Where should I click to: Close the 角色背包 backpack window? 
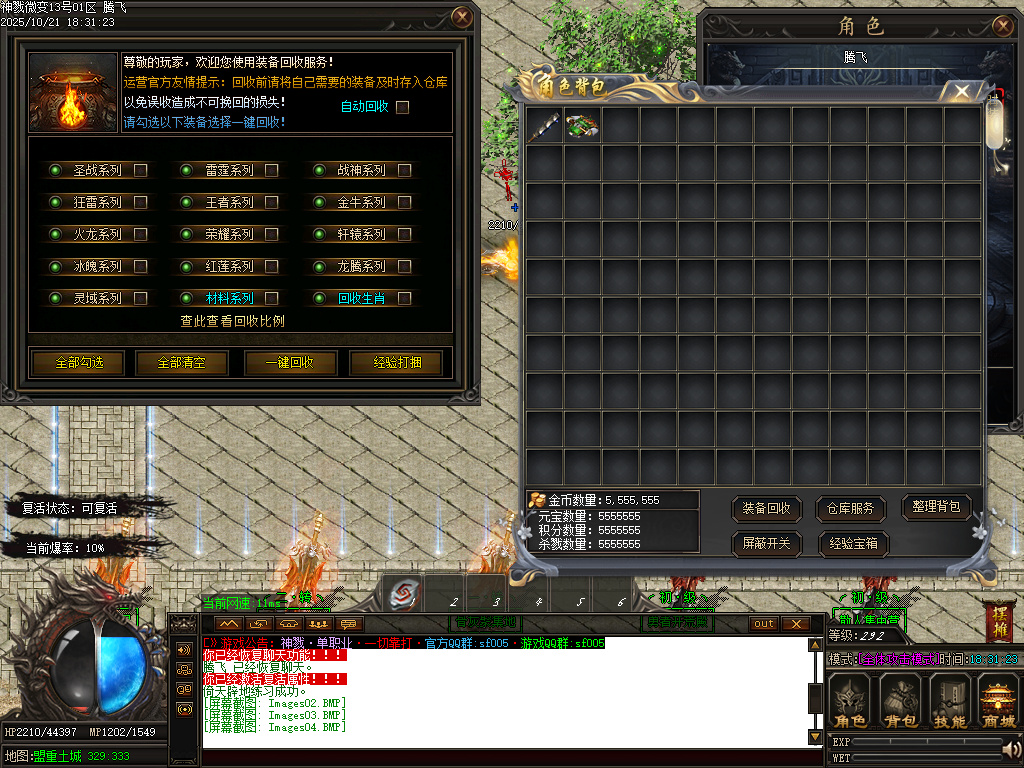pyautogui.click(x=962, y=92)
